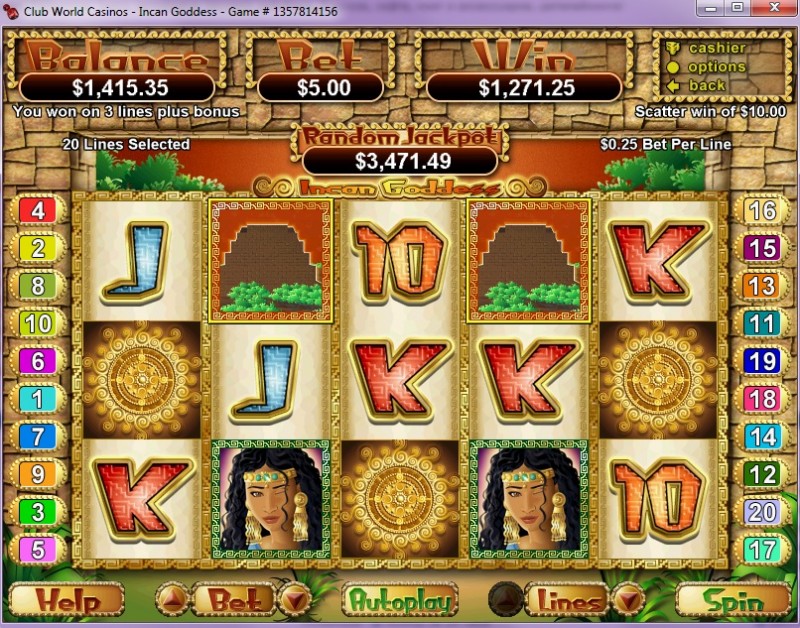Image resolution: width=800 pixels, height=628 pixels.
Task: Select payline 4 marker
Action: click(x=39, y=210)
